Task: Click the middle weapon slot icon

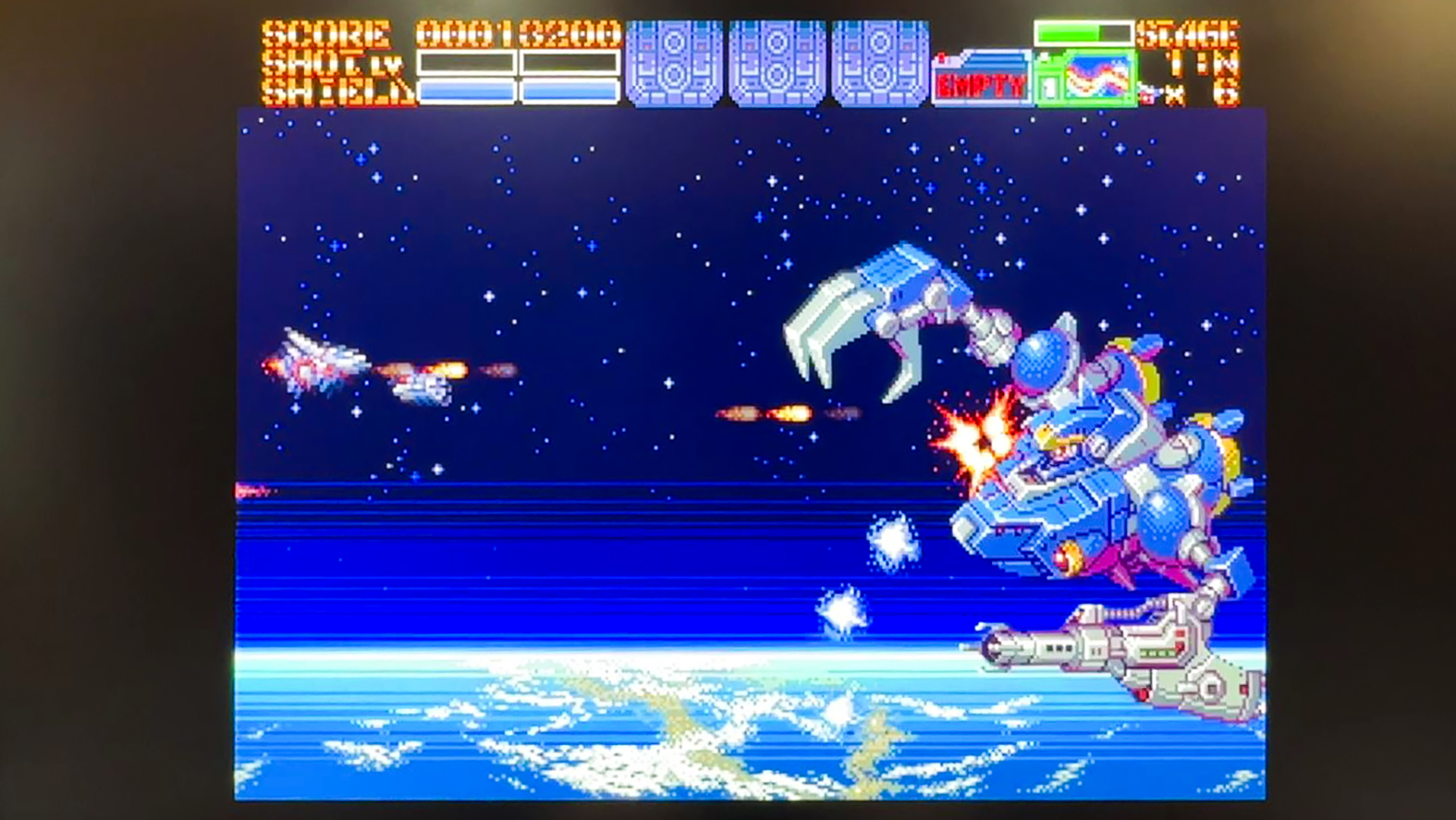Action: [777, 64]
